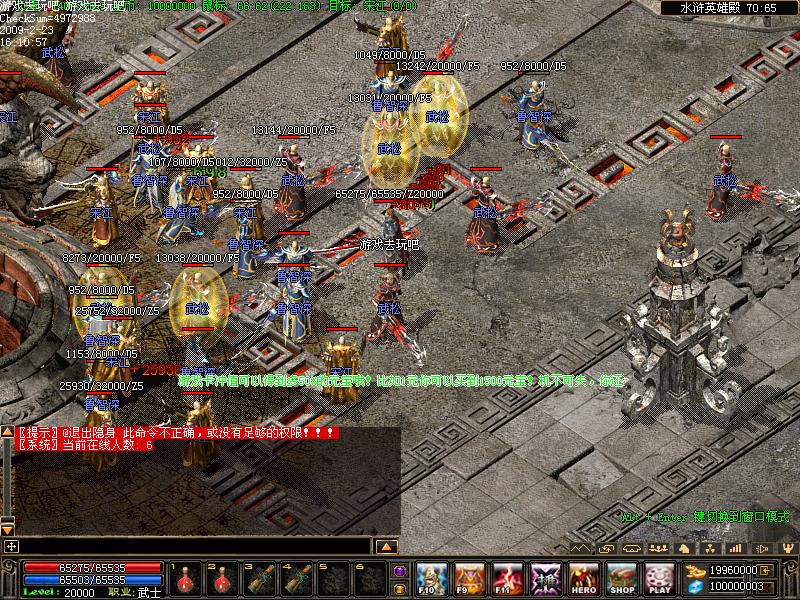This screenshot has width=800, height=600.
Task: Open the HERO panel
Action: point(584,578)
